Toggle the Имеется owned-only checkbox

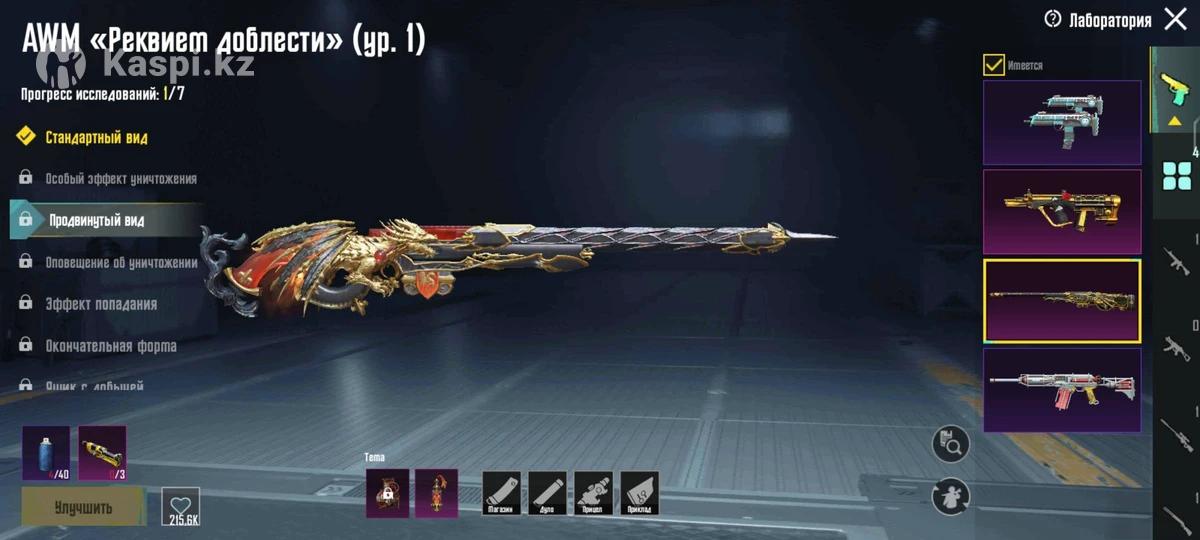pos(994,65)
